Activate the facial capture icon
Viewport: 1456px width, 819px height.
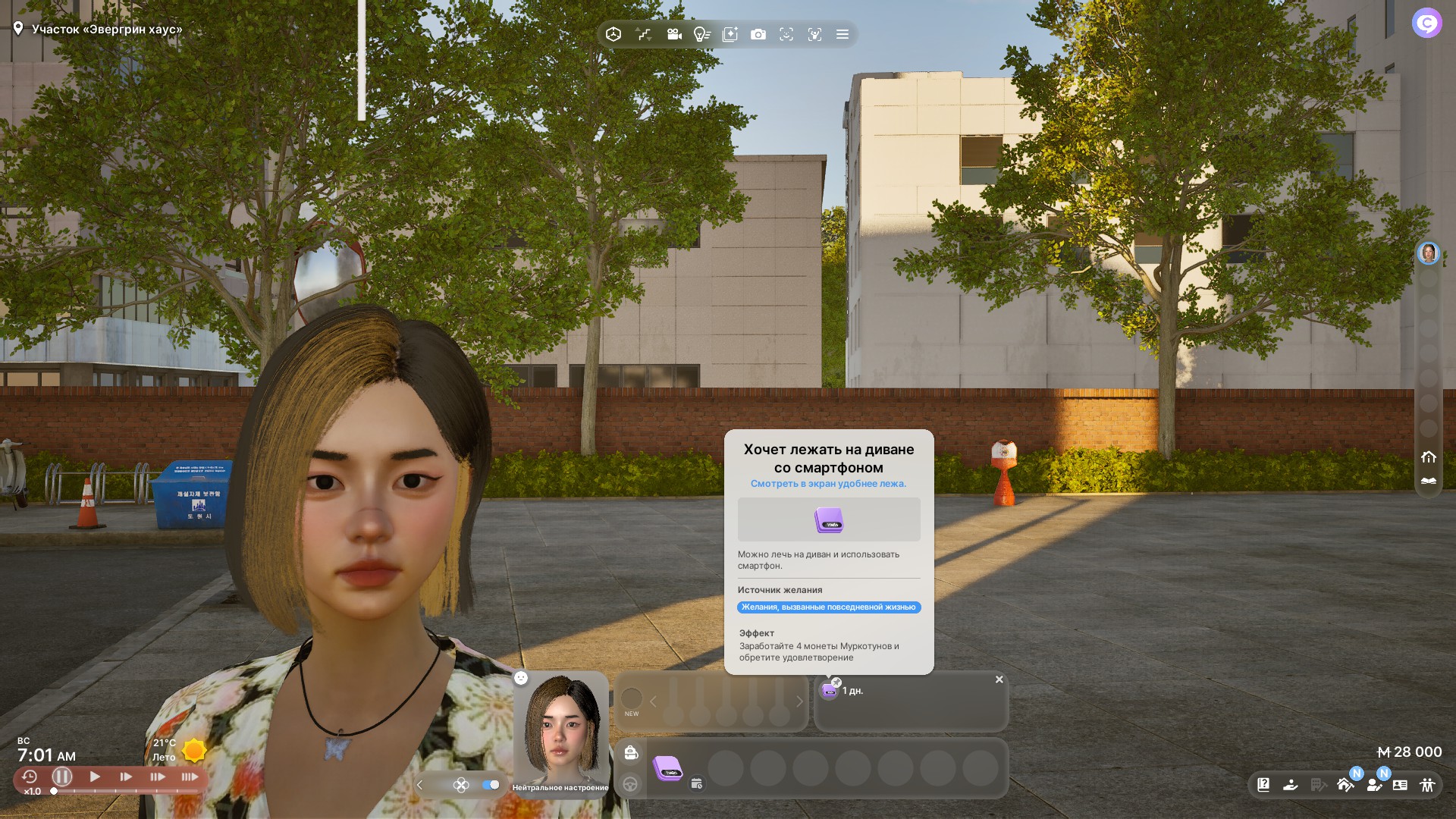pyautogui.click(x=814, y=34)
